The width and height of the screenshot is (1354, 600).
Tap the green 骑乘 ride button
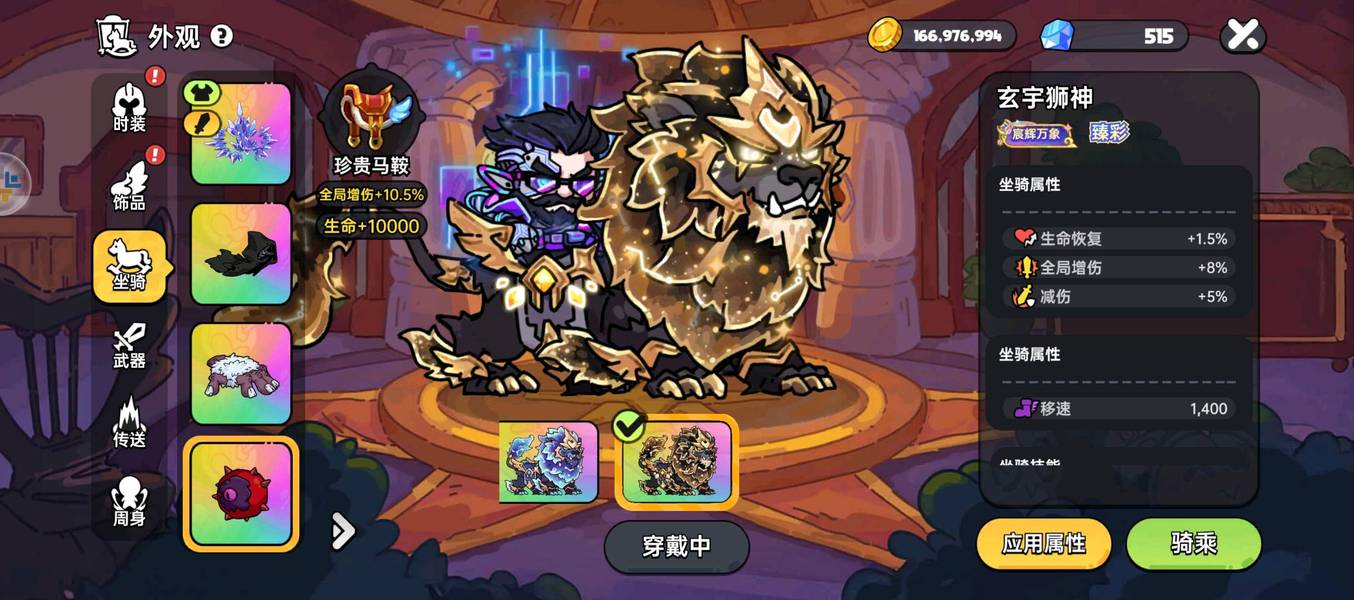point(1193,544)
